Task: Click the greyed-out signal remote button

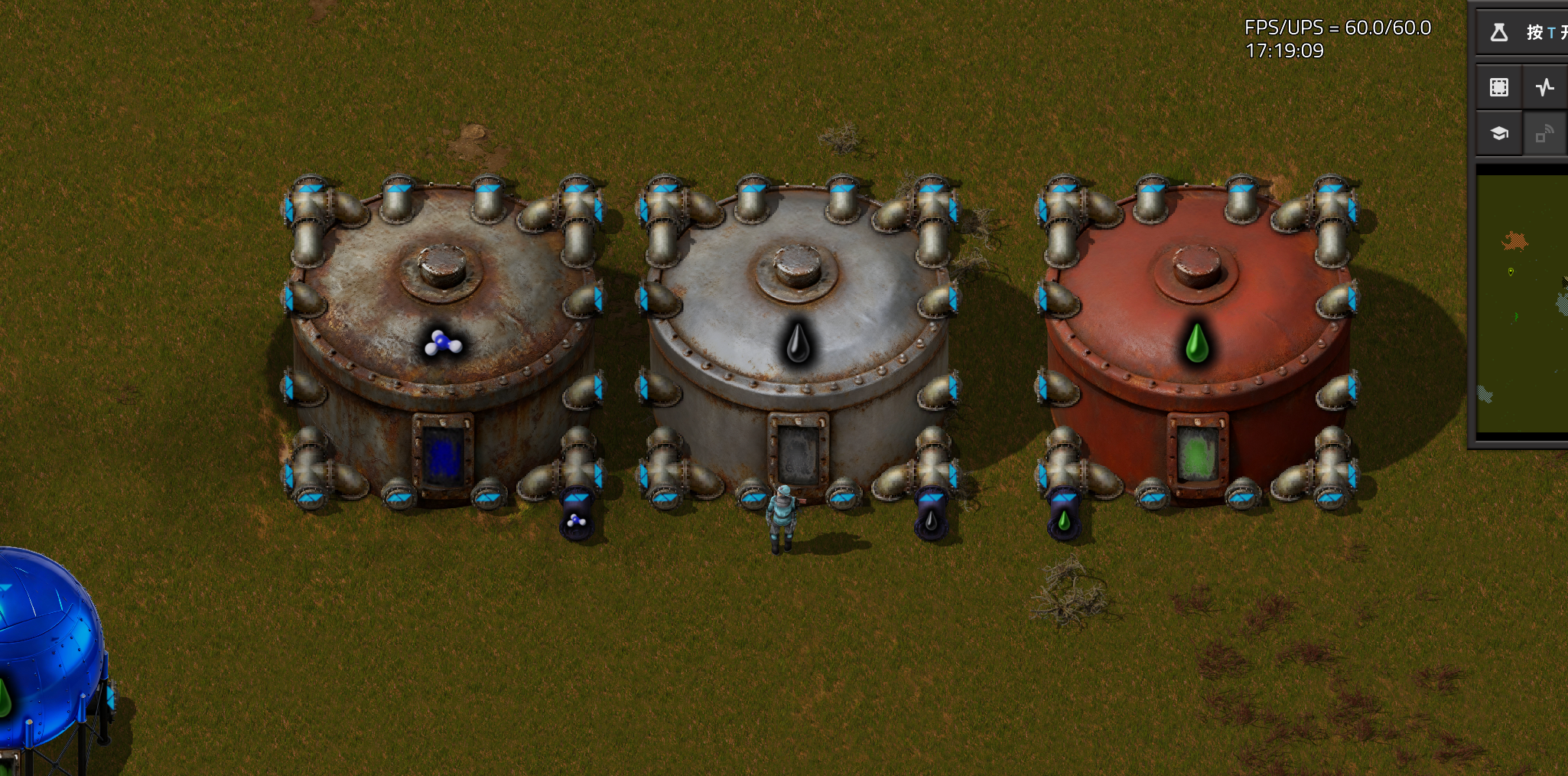Action: (1545, 134)
